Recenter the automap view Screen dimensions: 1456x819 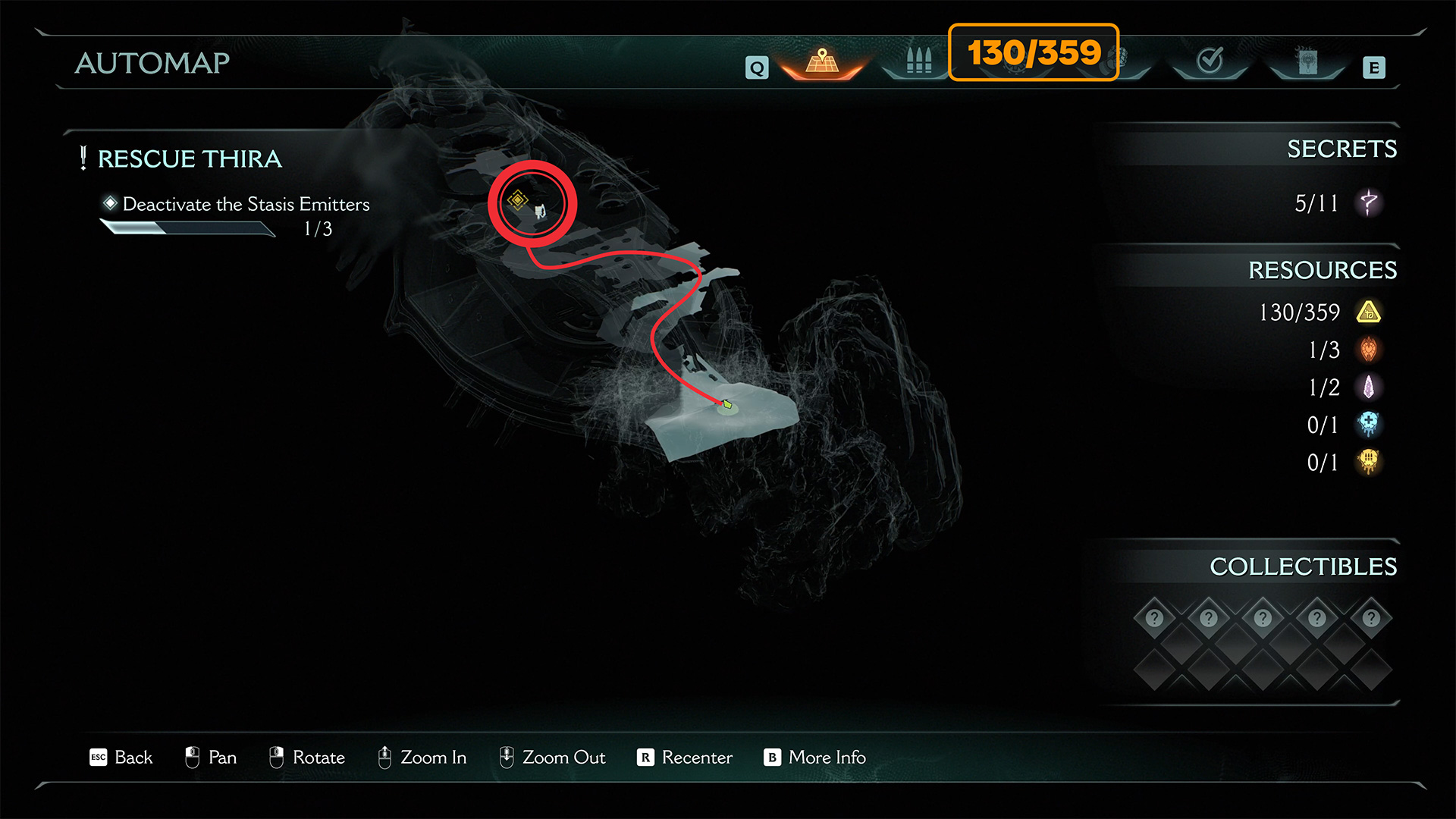pyautogui.click(x=685, y=758)
